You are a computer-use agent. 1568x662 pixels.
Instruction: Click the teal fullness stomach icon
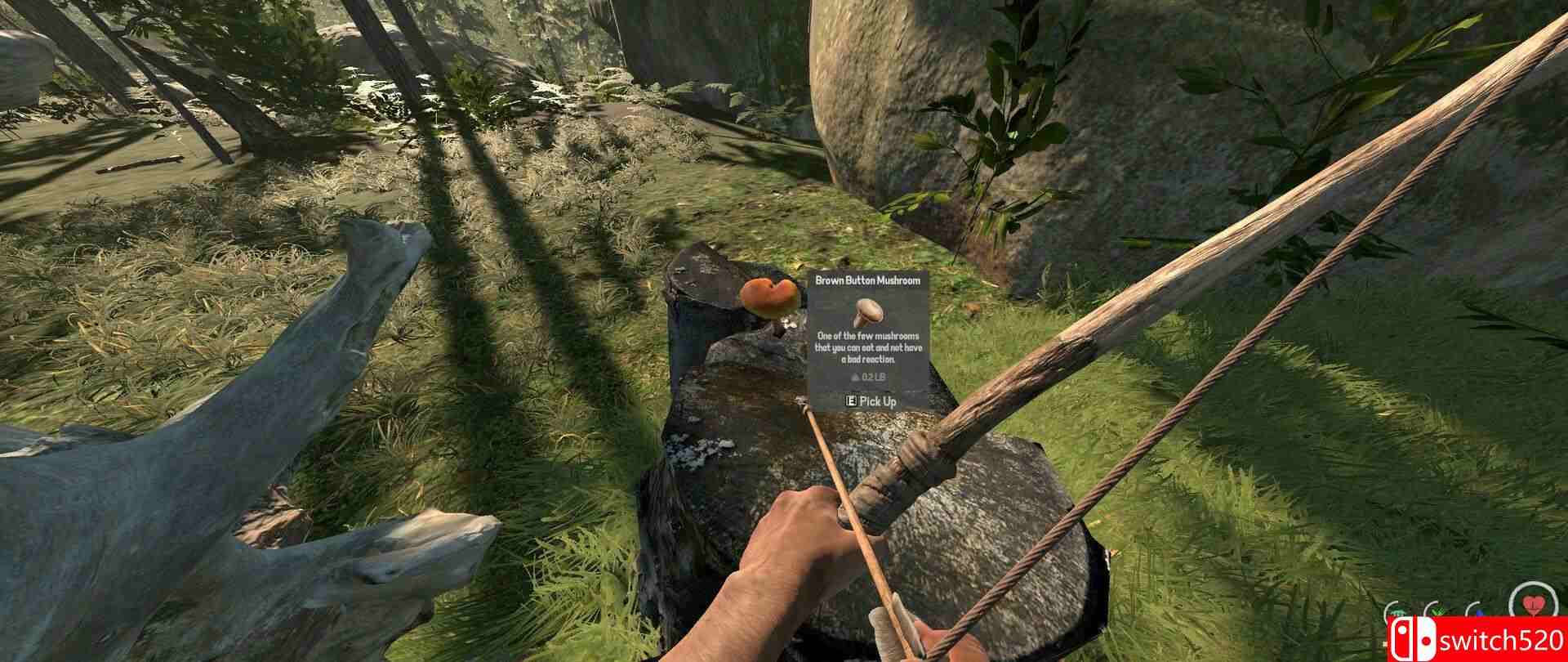[x=1396, y=611]
